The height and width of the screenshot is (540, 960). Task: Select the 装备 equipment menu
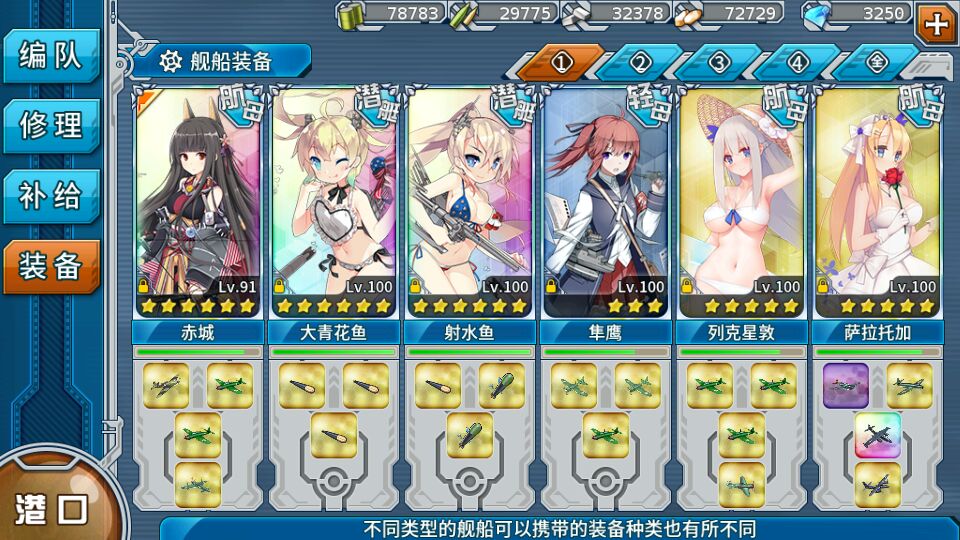50,266
